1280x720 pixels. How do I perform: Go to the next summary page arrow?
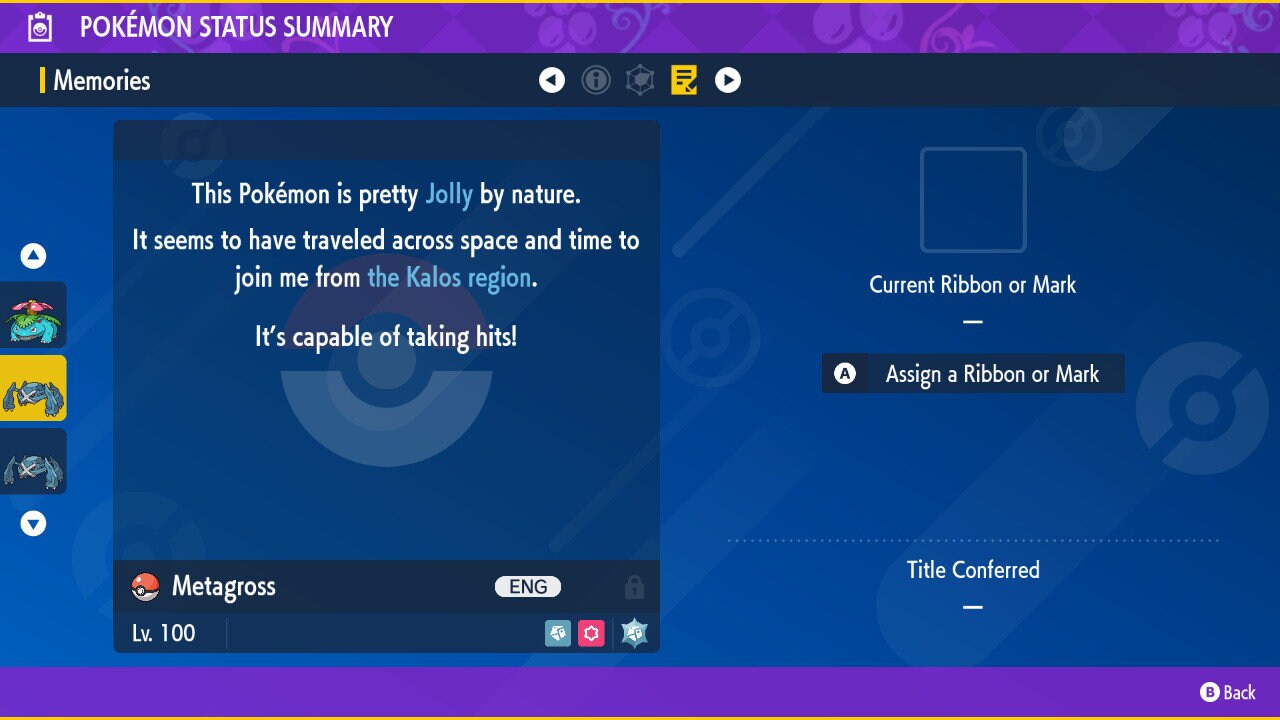(728, 80)
